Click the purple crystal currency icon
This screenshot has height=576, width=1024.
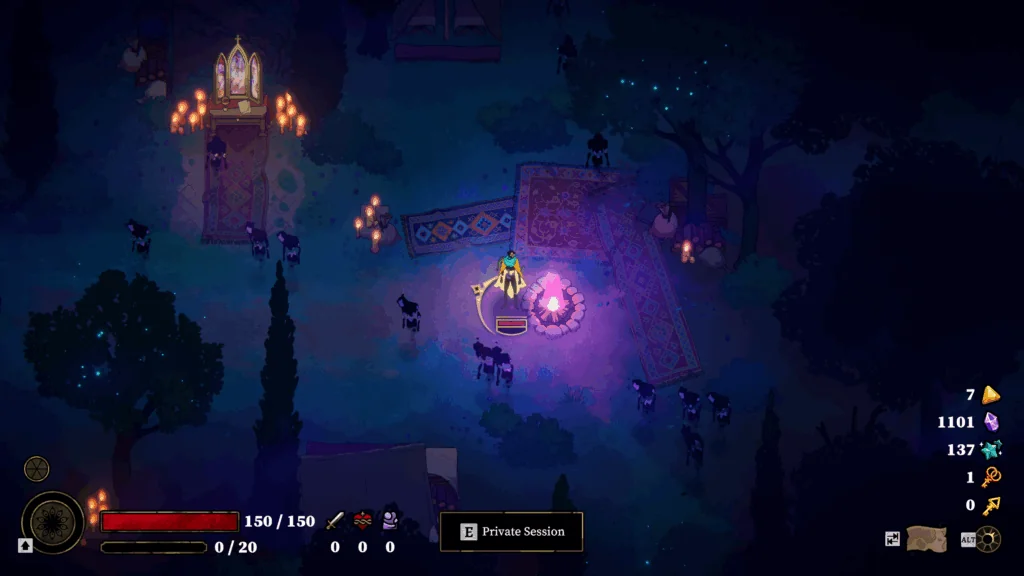coord(991,422)
